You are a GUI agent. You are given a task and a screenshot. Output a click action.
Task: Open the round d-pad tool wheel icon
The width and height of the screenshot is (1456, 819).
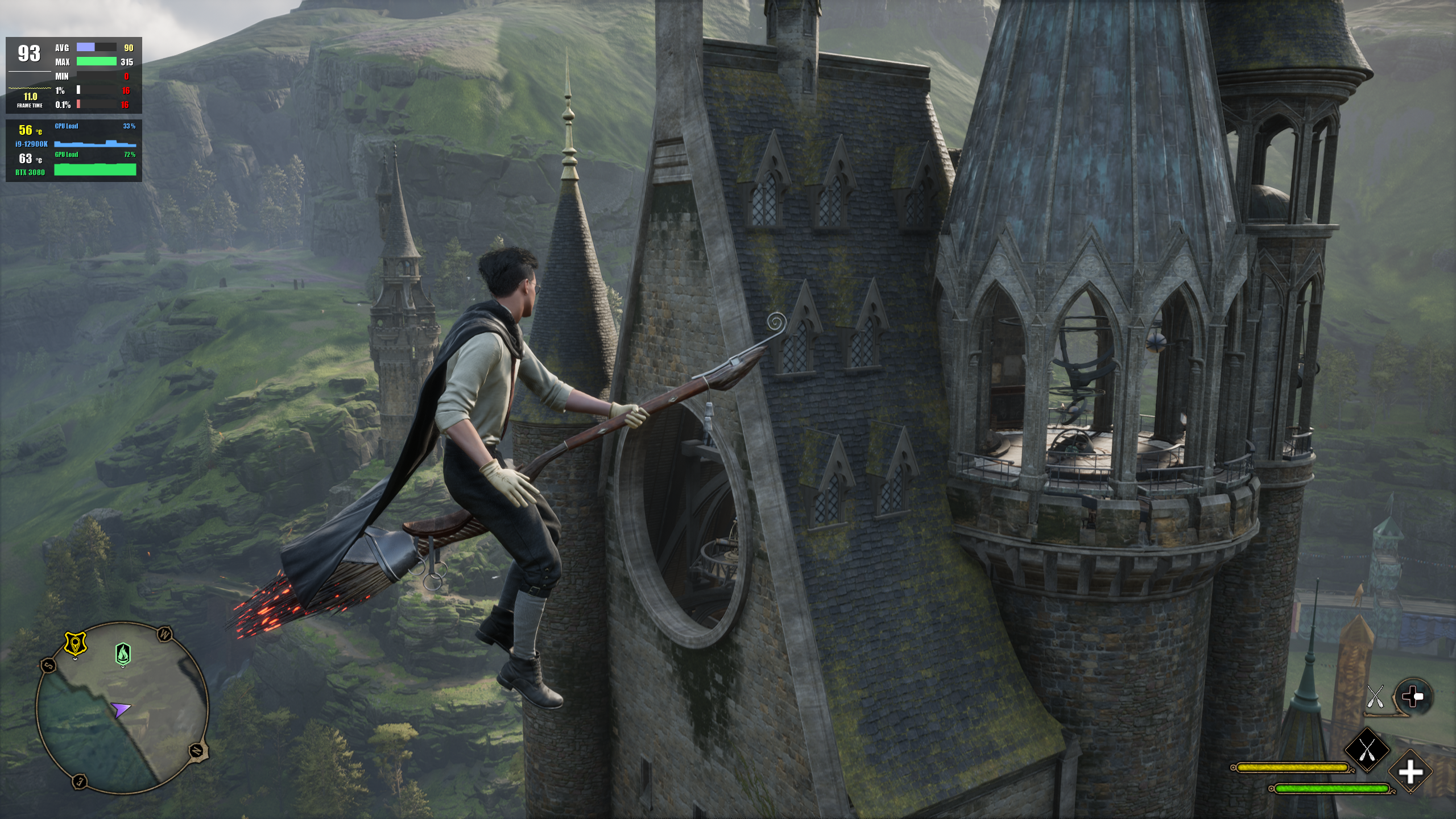coord(1413,697)
